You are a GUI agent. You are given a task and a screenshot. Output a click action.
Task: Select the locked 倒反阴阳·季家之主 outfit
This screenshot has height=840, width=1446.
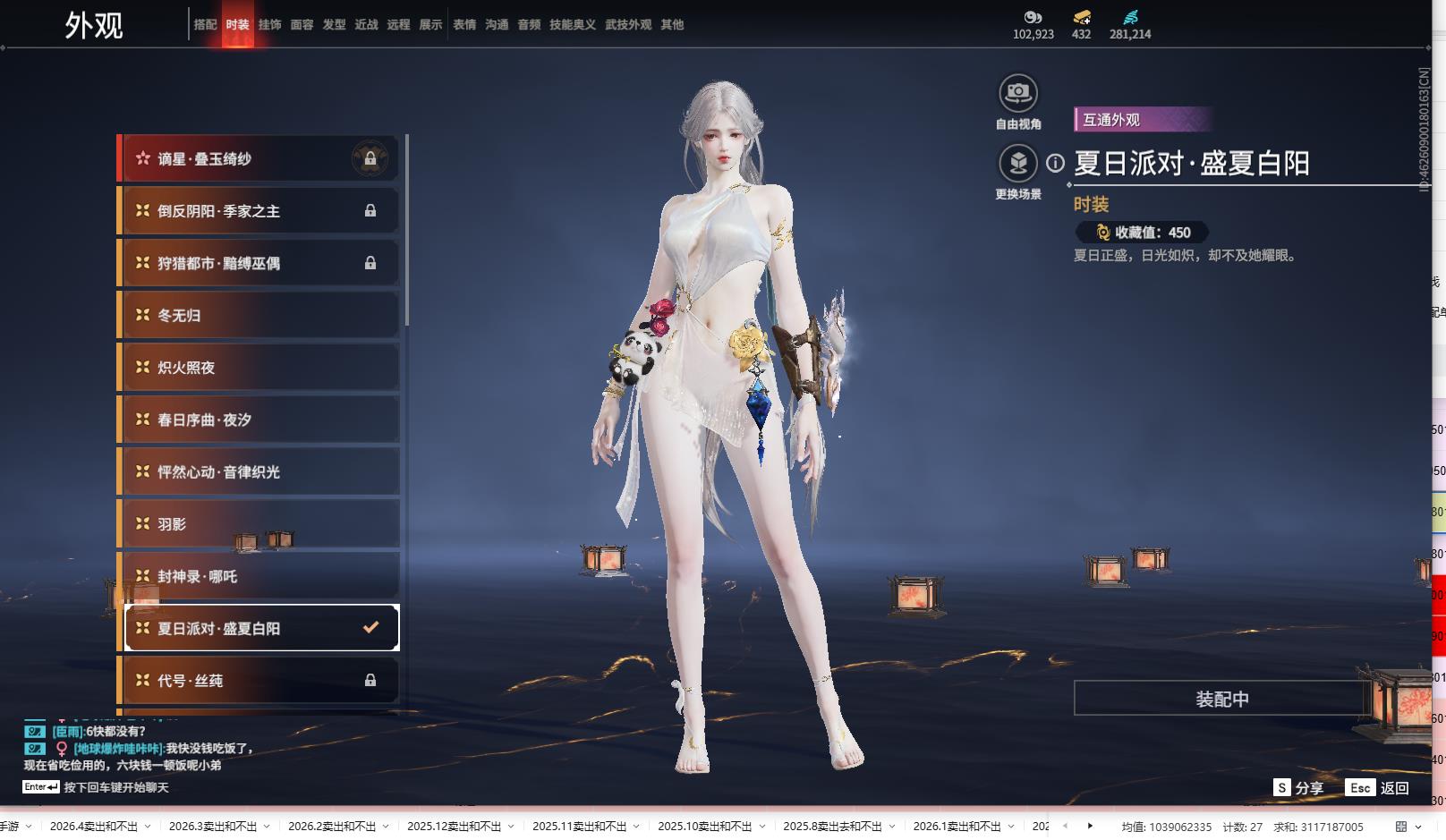(x=259, y=211)
